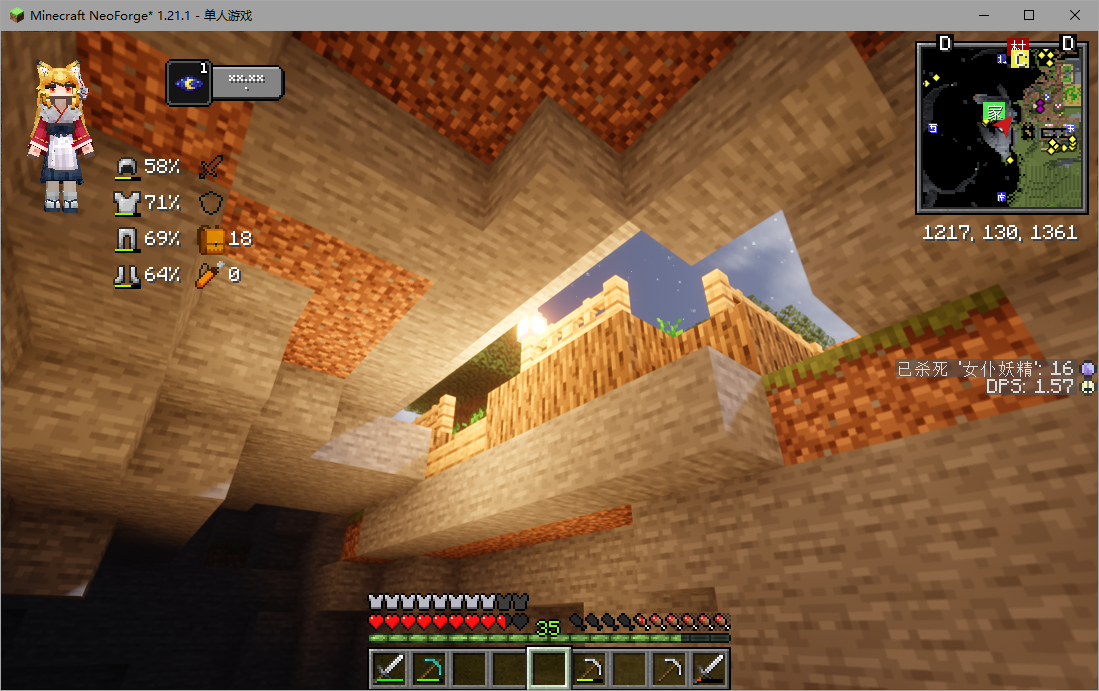Click the boots durability icon
Viewport: 1099px width, 691px height.
[127, 274]
